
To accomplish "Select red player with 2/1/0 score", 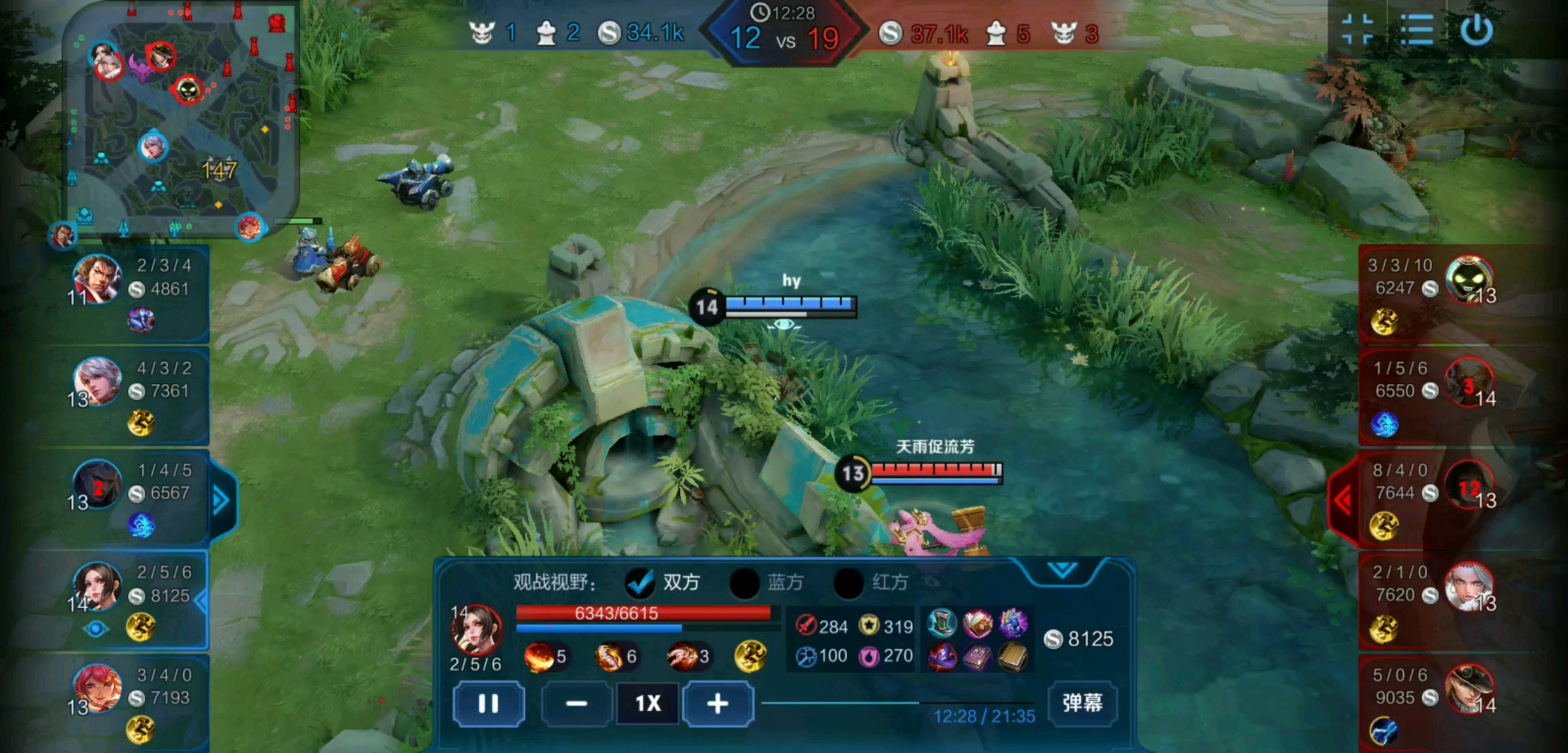I will [x=1468, y=587].
